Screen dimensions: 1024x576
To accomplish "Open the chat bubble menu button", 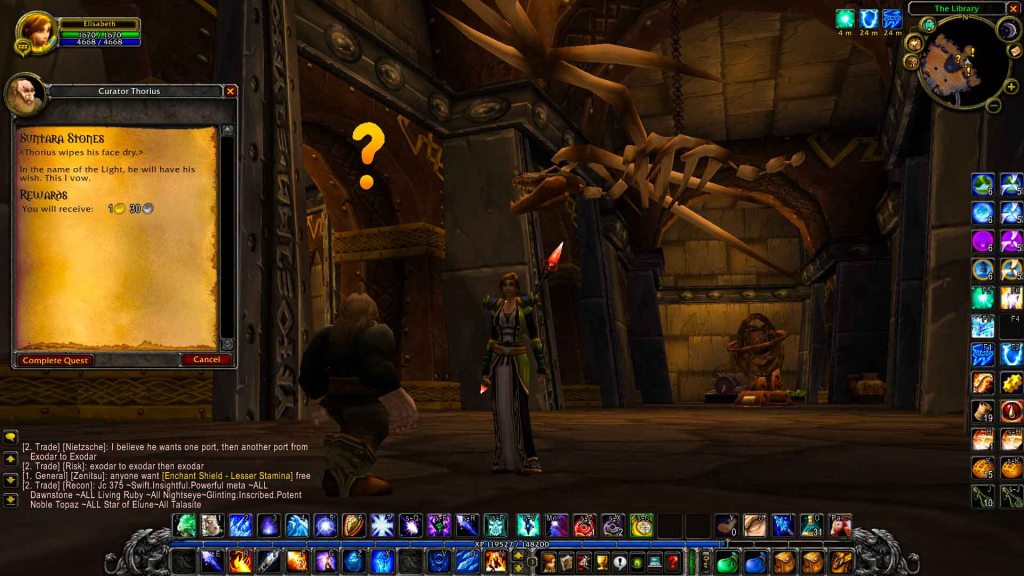I will tap(10, 437).
